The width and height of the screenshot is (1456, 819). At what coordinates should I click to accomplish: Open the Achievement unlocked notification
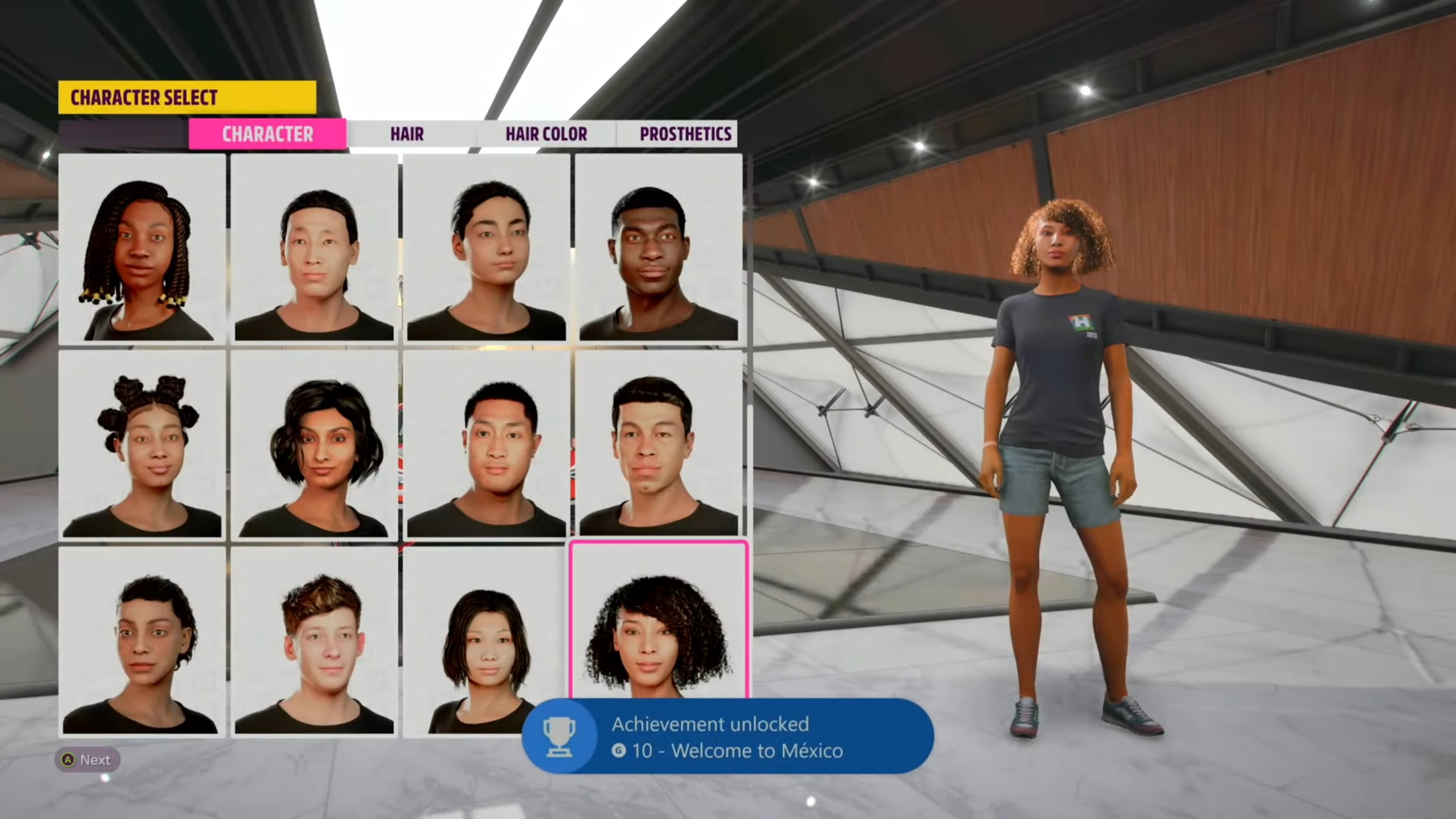[727, 736]
